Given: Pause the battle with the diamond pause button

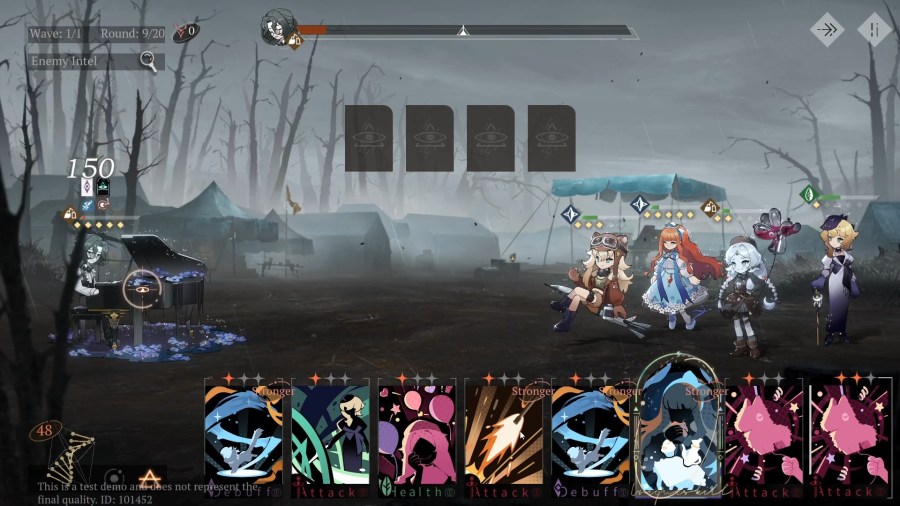Looking at the screenshot, I should click(x=874, y=30).
